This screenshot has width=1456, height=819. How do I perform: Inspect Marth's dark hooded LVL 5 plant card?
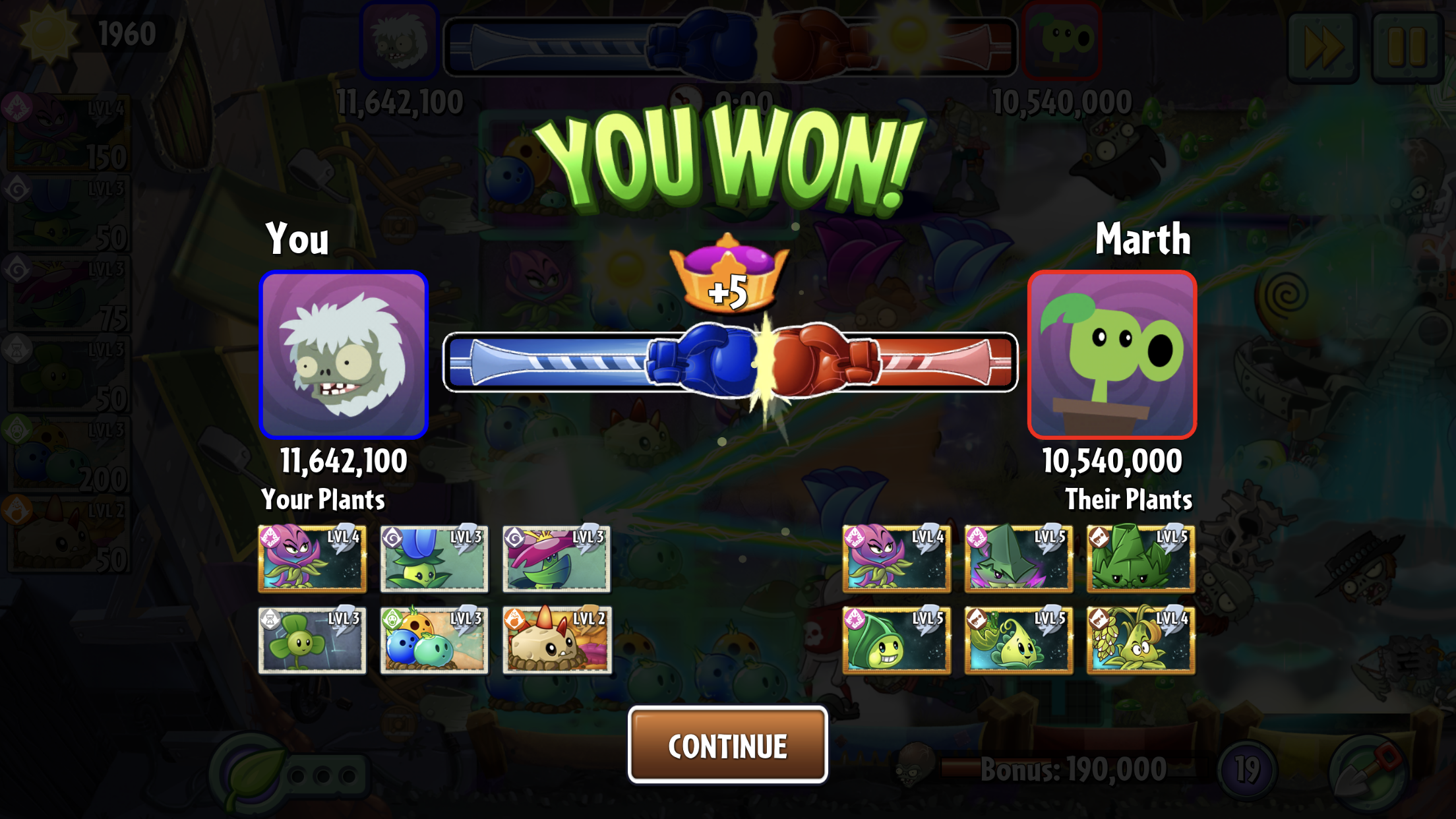click(x=1018, y=559)
